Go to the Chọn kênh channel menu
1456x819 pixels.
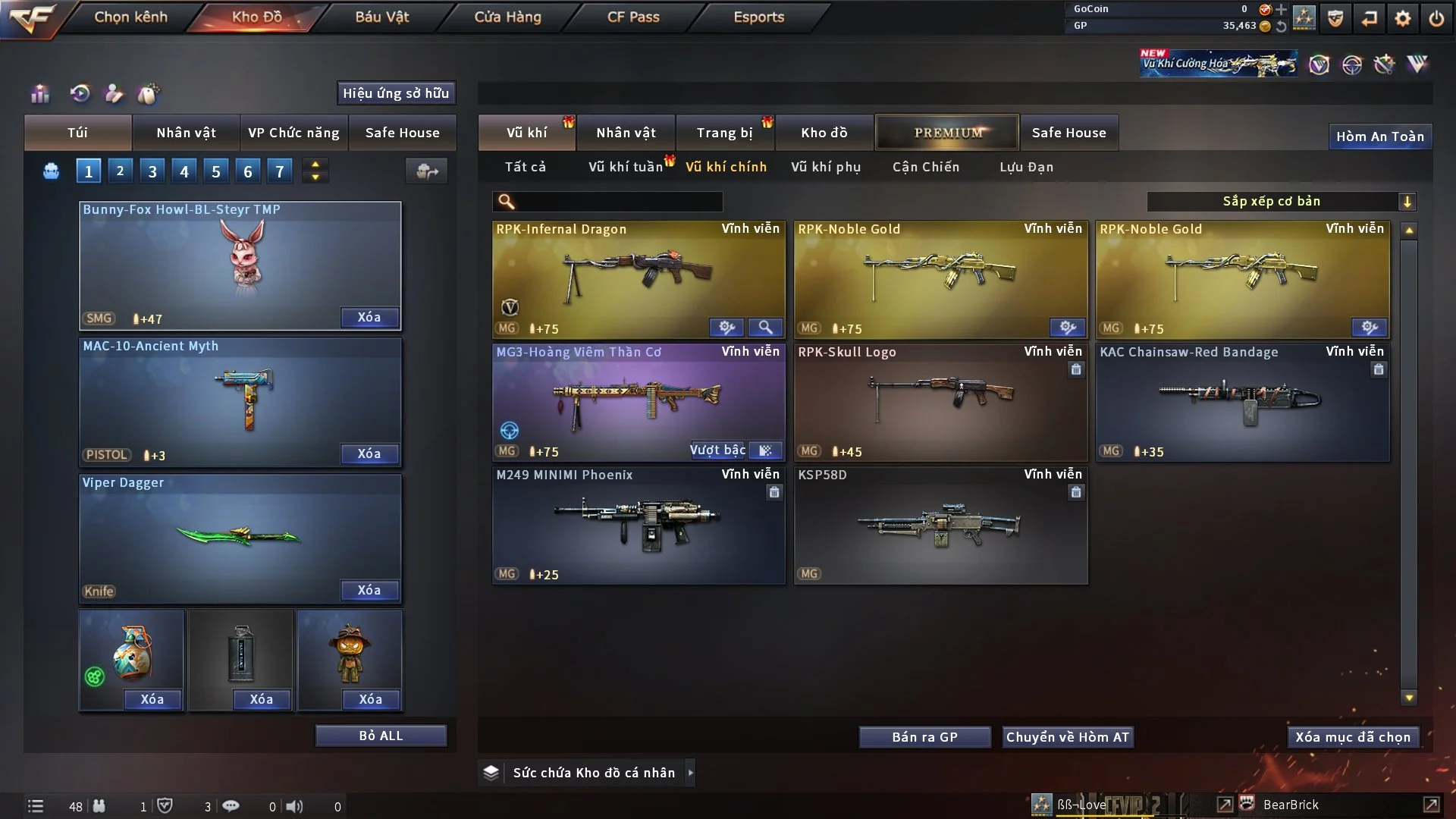point(130,17)
